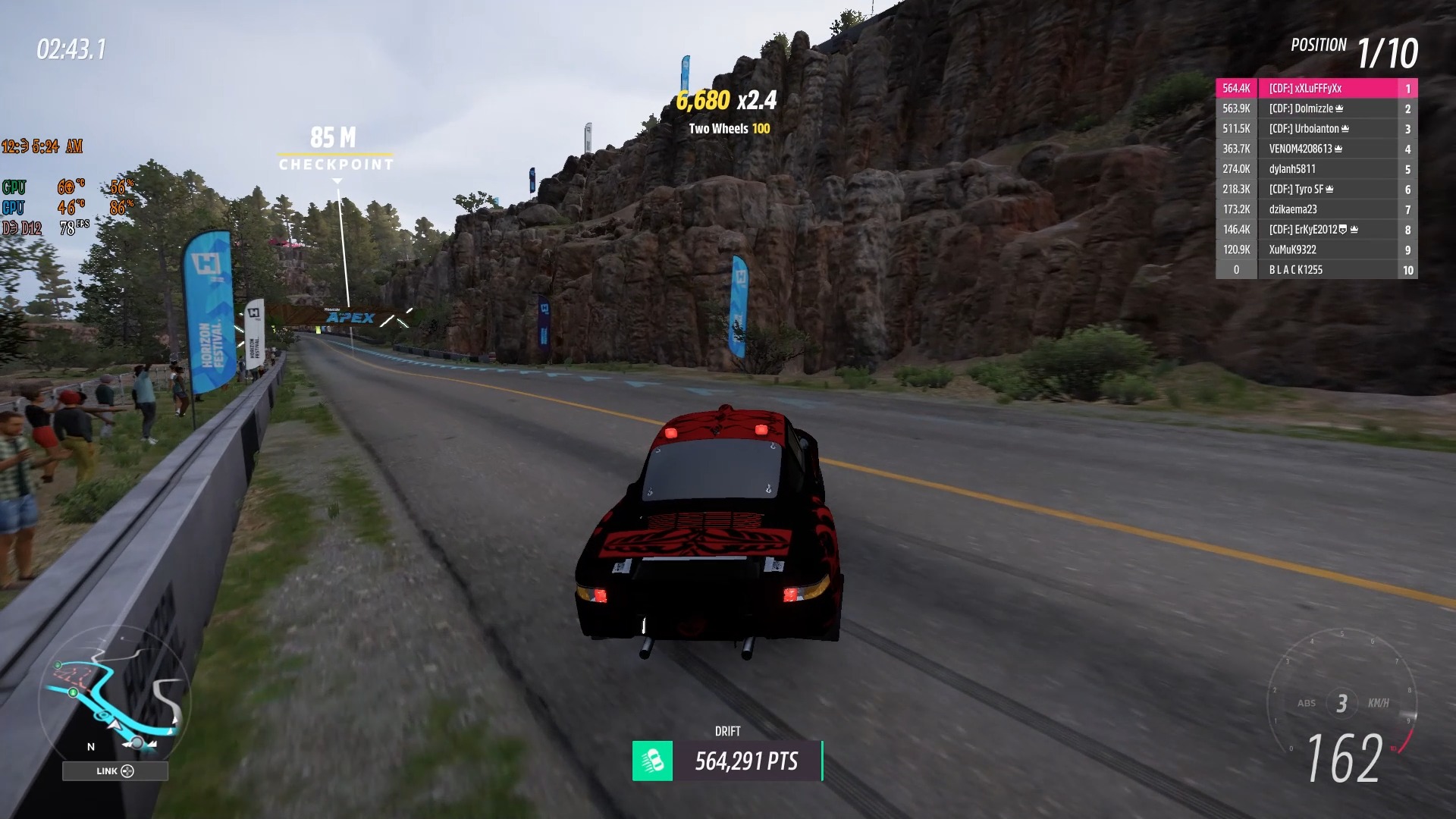1456x819 pixels.
Task: Choose the Tyro SF player row
Action: [x=1316, y=189]
